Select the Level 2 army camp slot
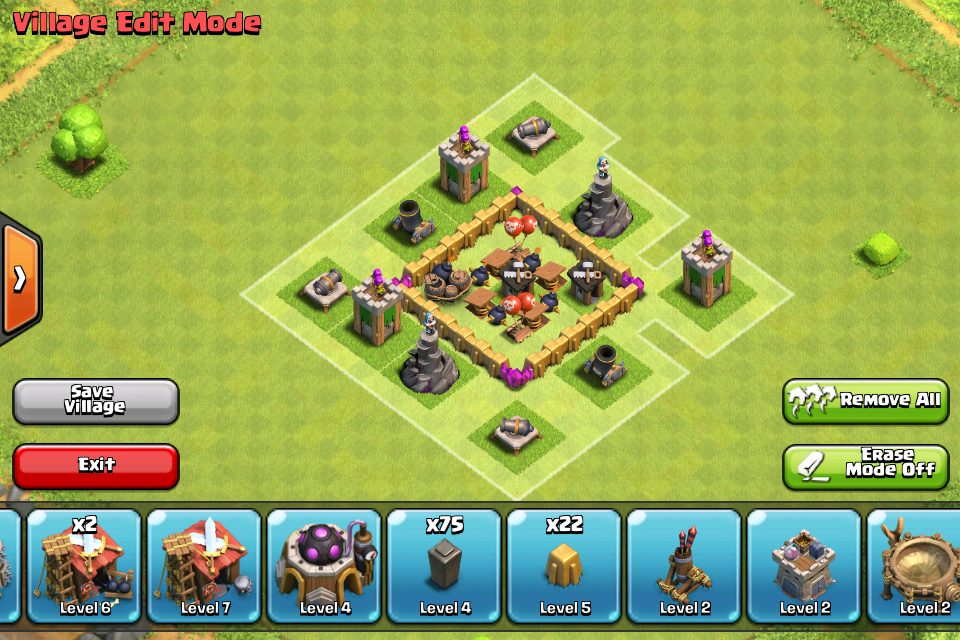The height and width of the screenshot is (640, 960). (915, 566)
